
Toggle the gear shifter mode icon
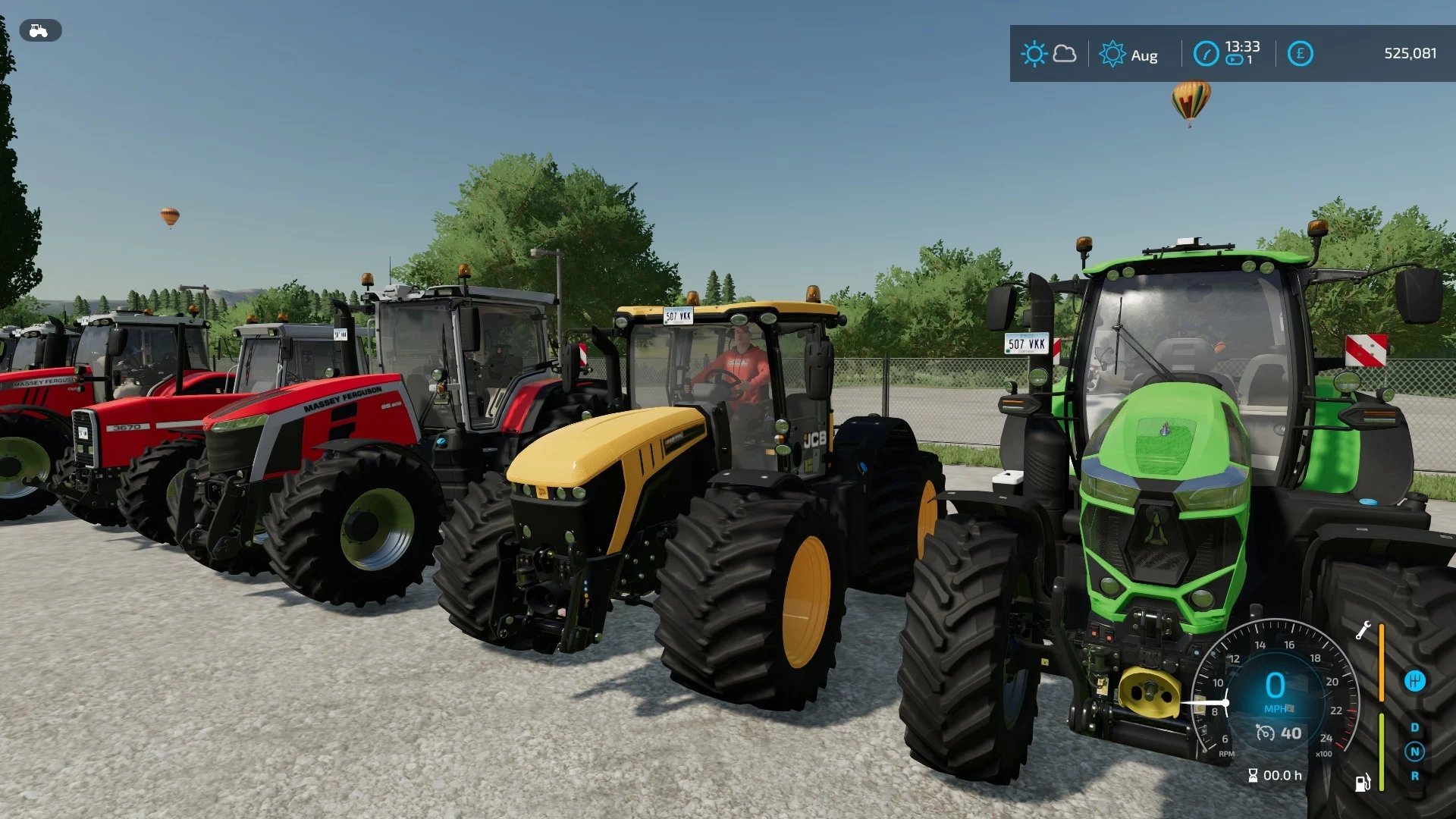click(1416, 681)
